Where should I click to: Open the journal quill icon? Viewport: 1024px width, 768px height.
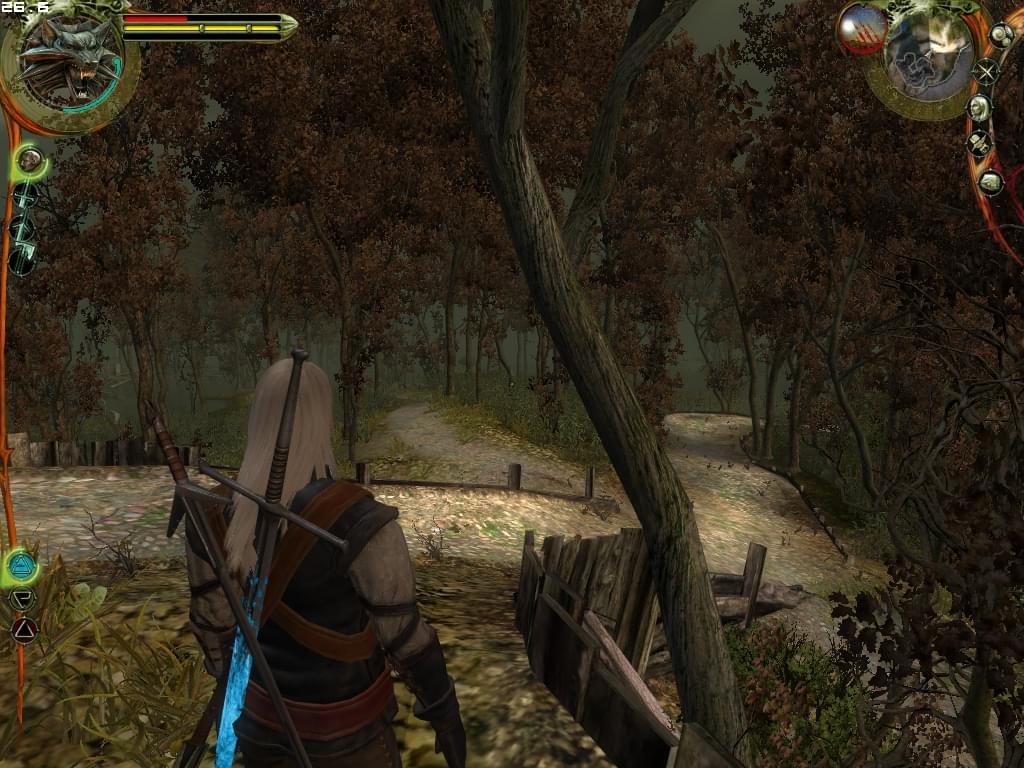point(979,144)
